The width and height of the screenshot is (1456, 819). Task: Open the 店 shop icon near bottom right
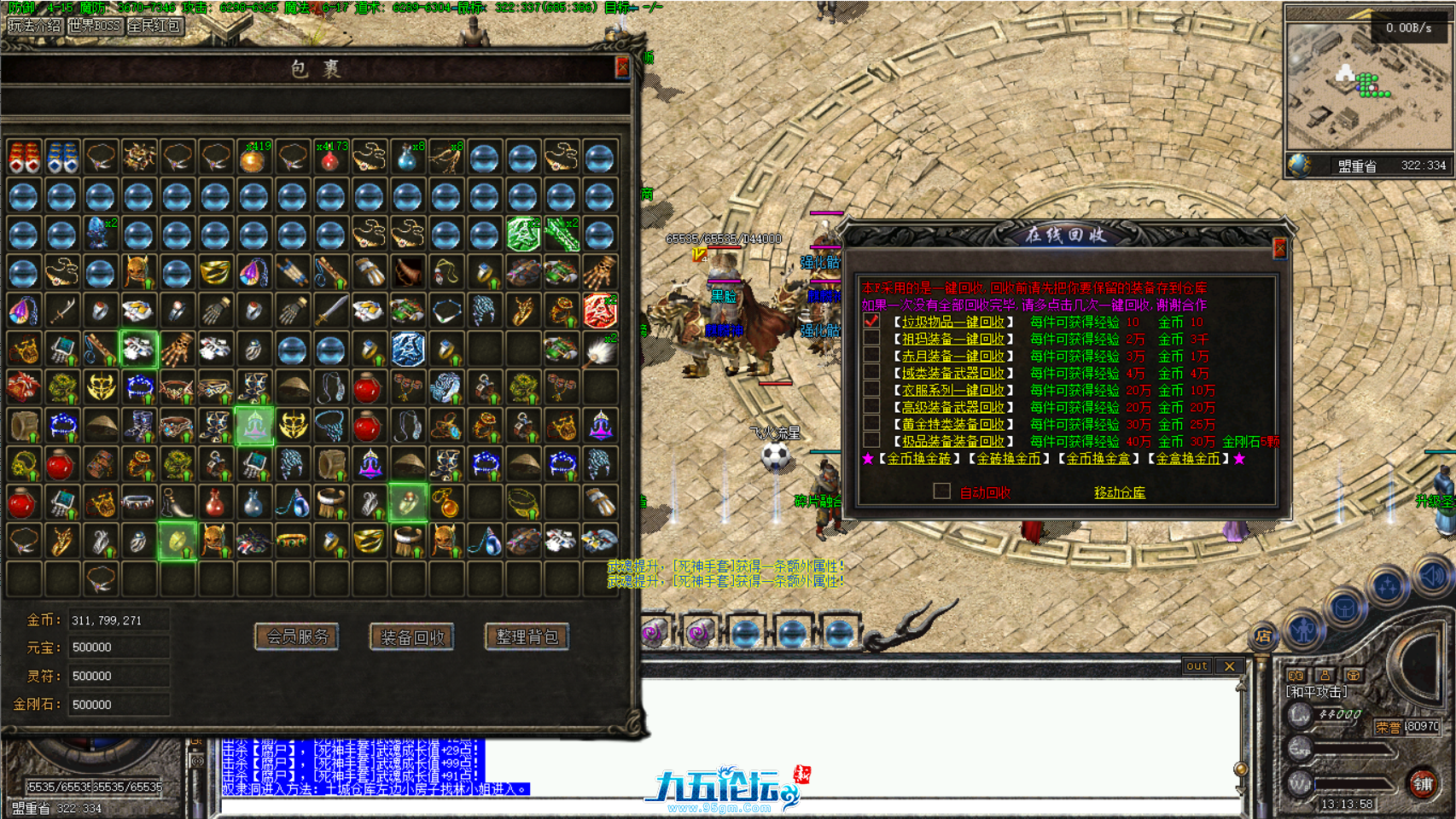click(1266, 635)
